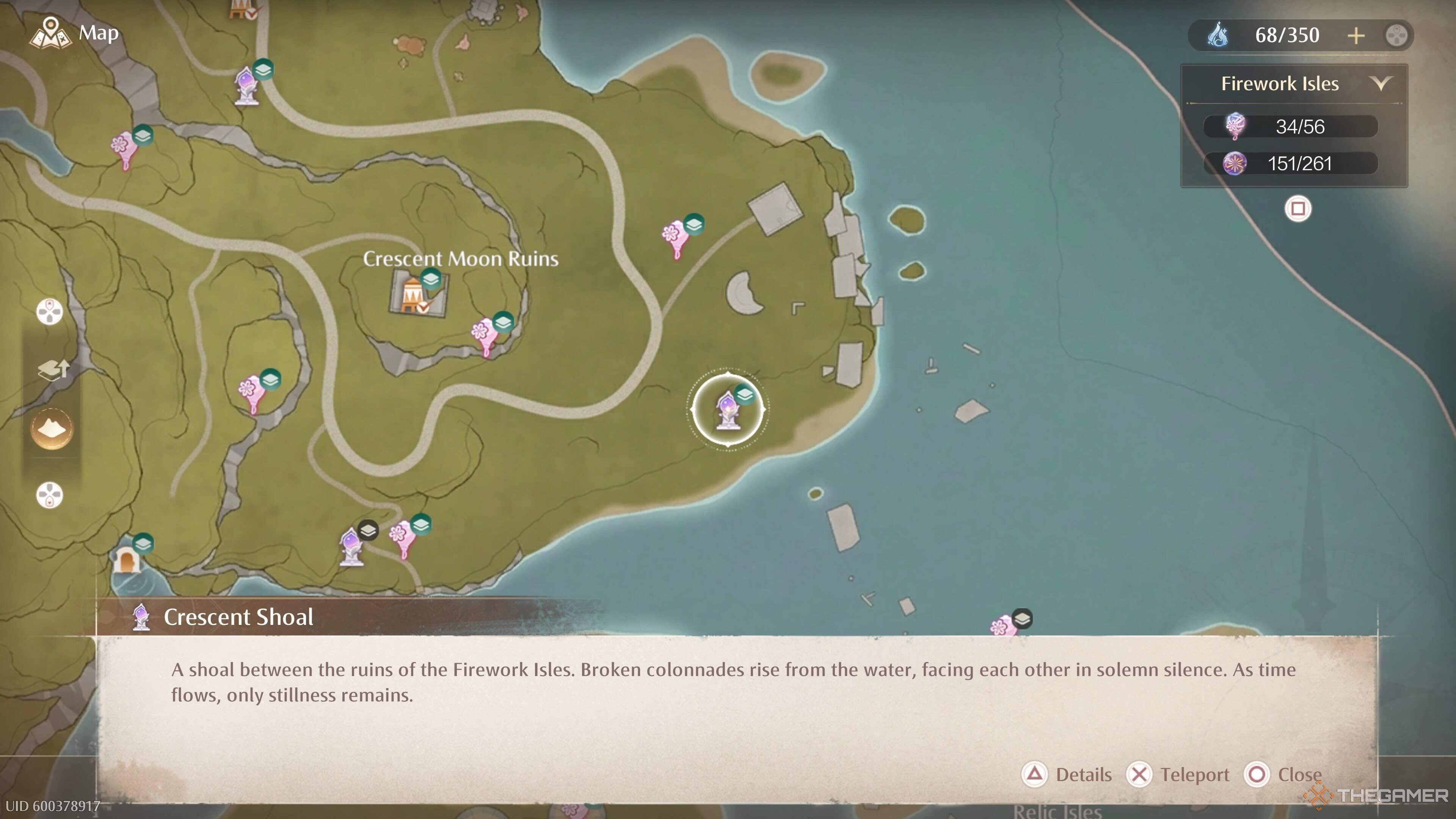Select the highlighted Crescent Shoal warp spire

728,409
